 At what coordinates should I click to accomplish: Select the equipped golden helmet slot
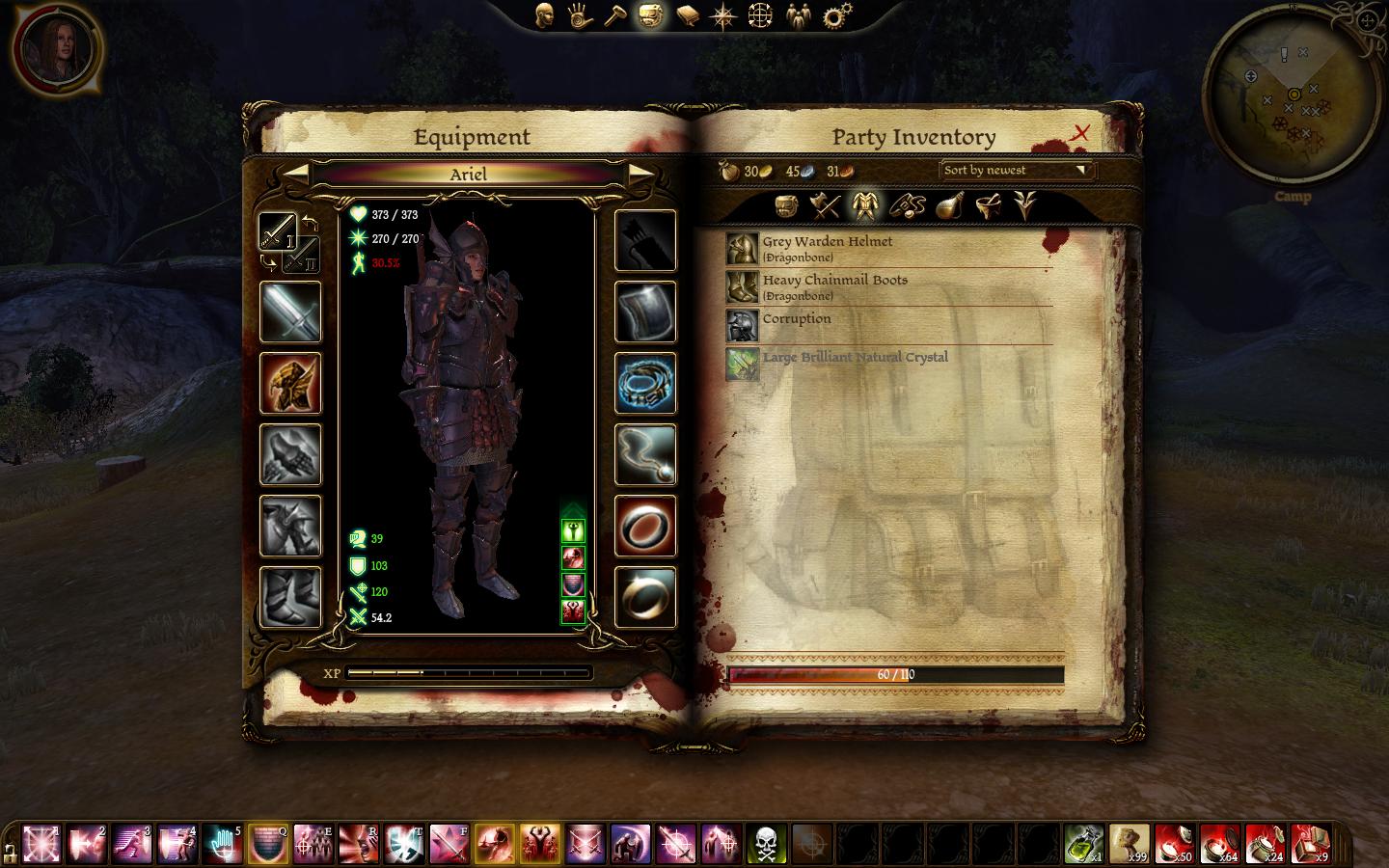pos(290,383)
